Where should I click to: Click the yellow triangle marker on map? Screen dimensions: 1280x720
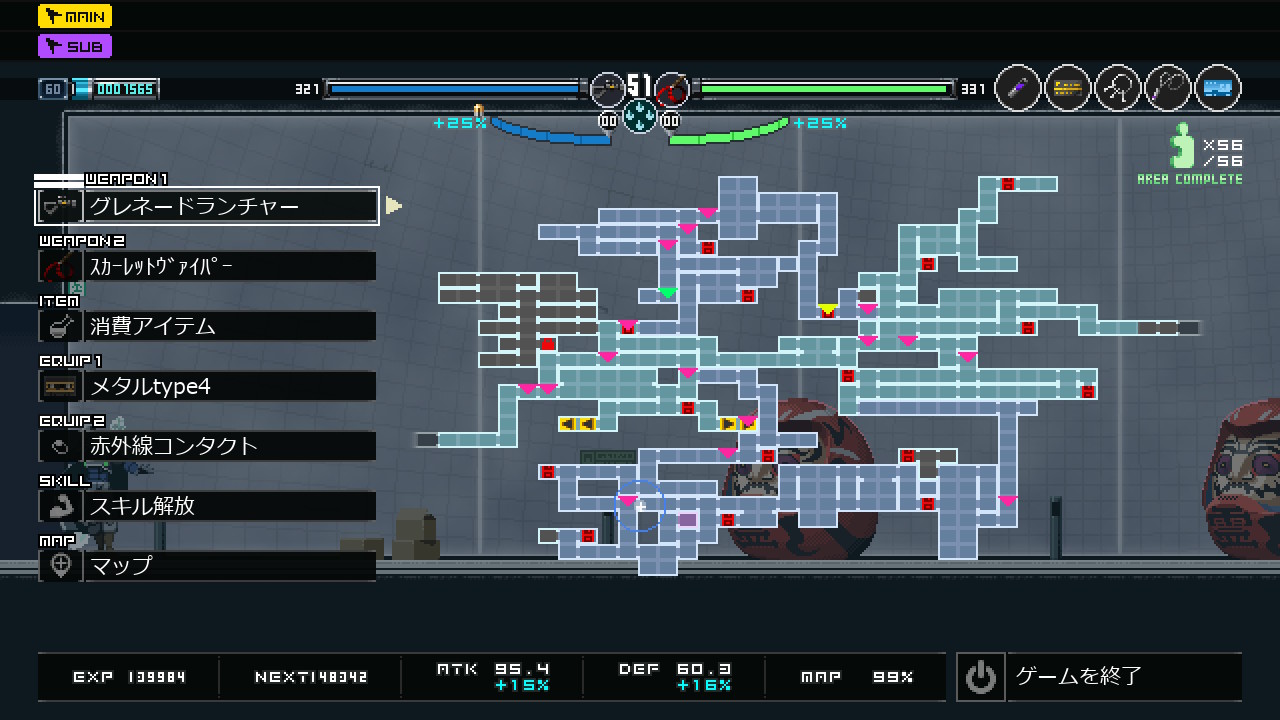(827, 309)
